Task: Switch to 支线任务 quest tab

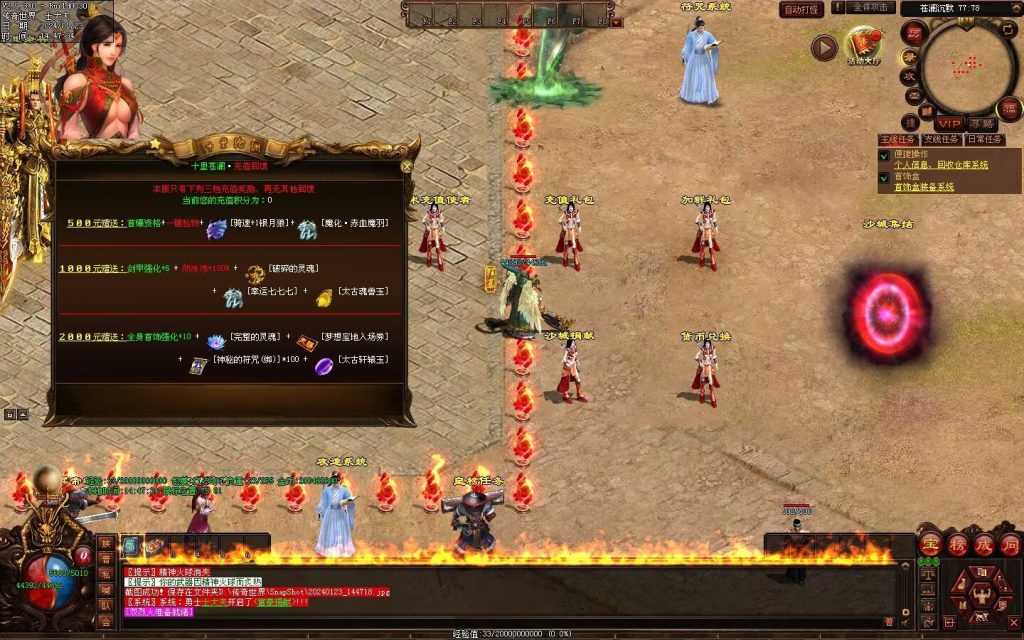Action: coord(940,140)
